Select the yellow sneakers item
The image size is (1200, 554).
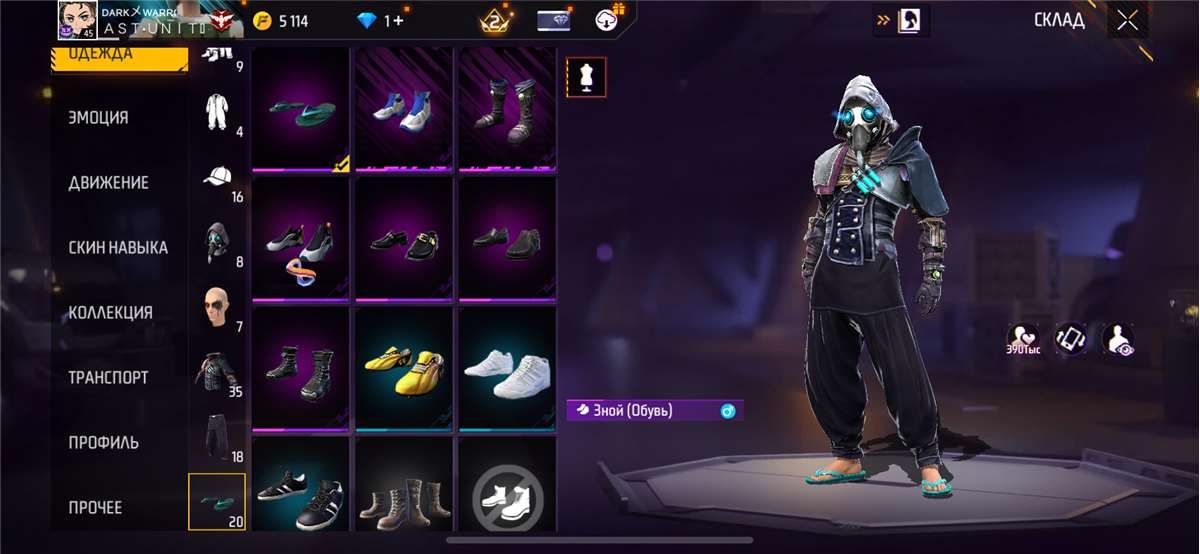click(404, 369)
